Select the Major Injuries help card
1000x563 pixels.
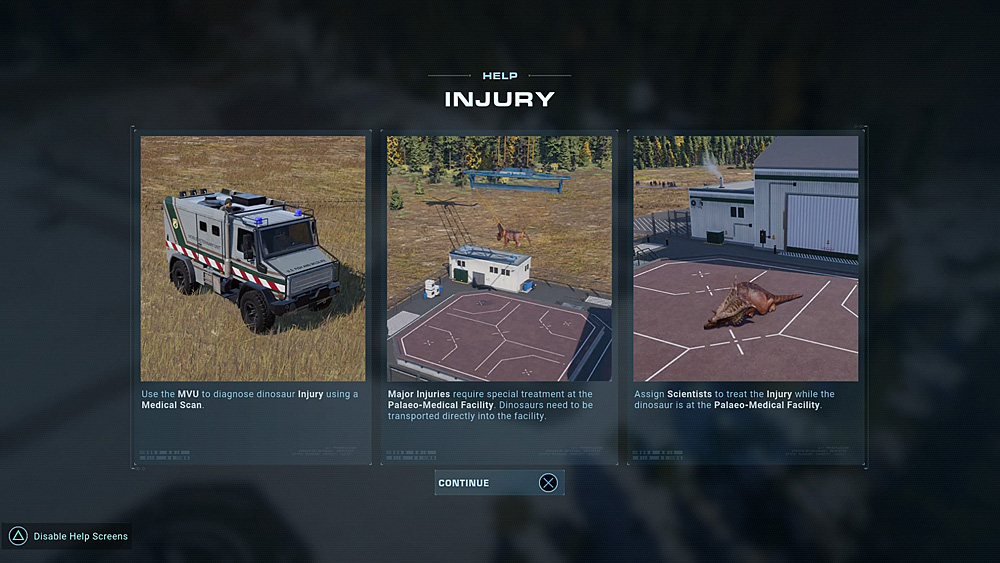point(499,296)
